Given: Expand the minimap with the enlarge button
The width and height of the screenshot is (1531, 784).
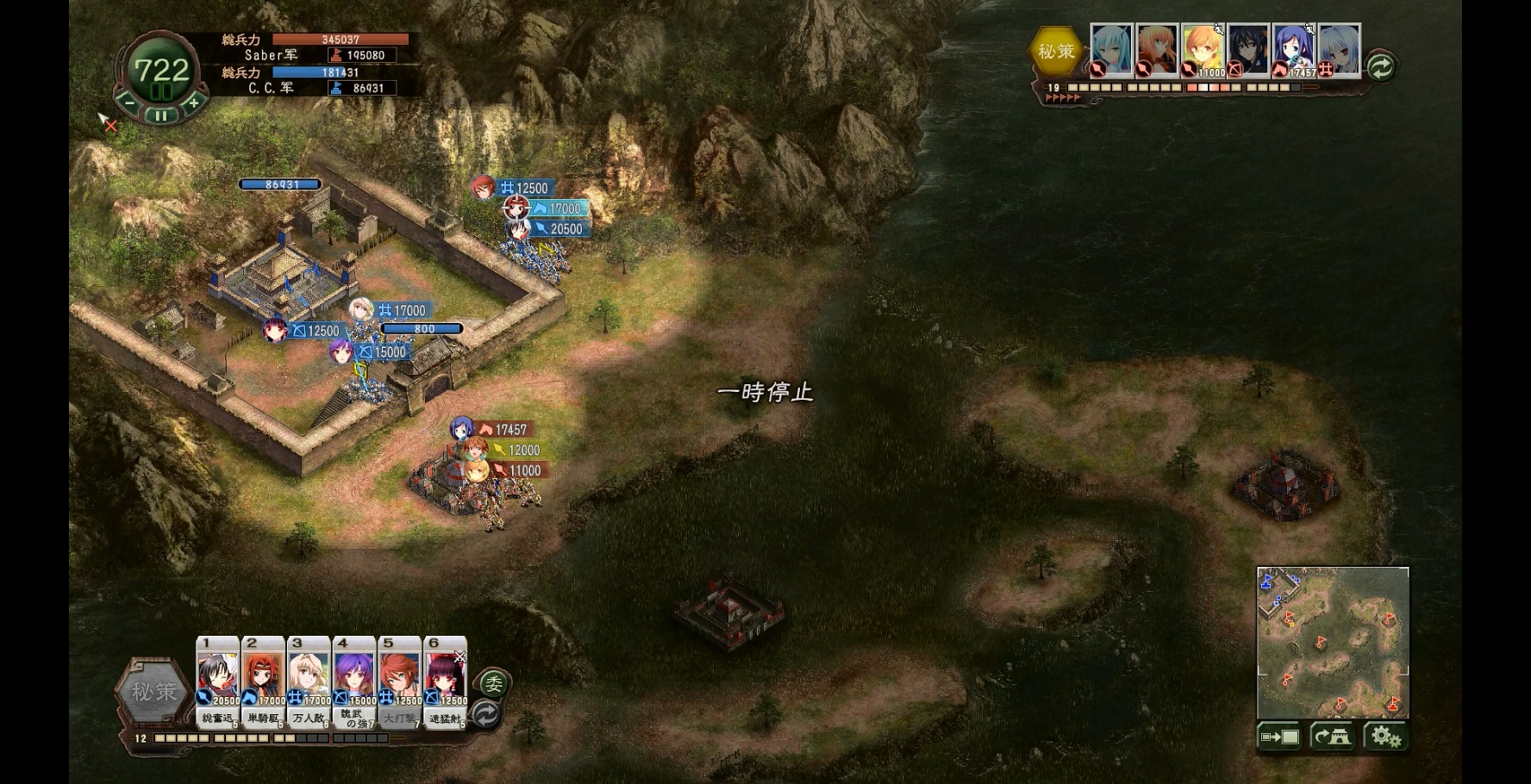Looking at the screenshot, I should (1279, 737).
